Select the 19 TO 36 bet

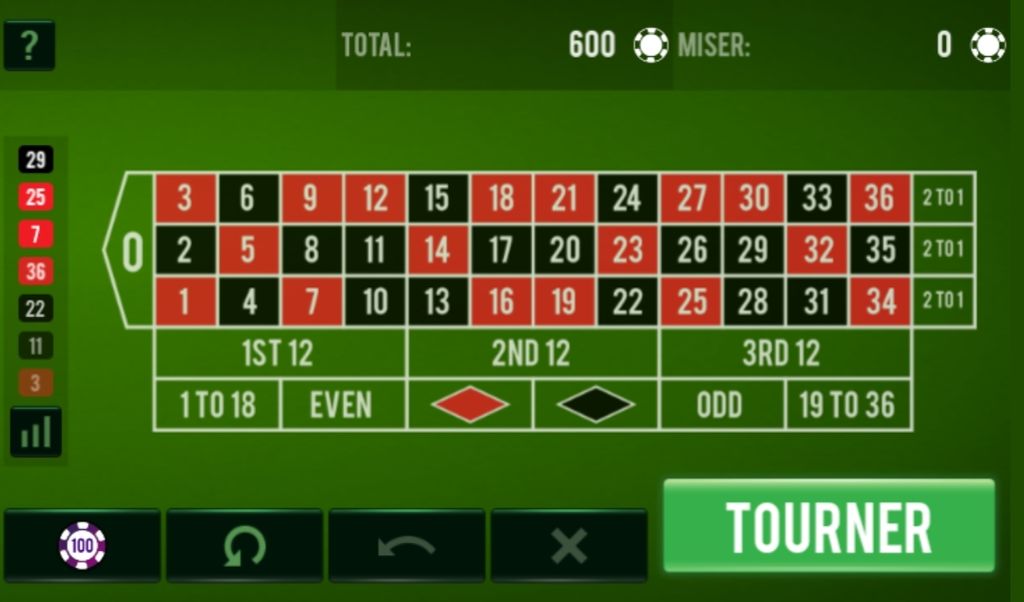(x=847, y=405)
